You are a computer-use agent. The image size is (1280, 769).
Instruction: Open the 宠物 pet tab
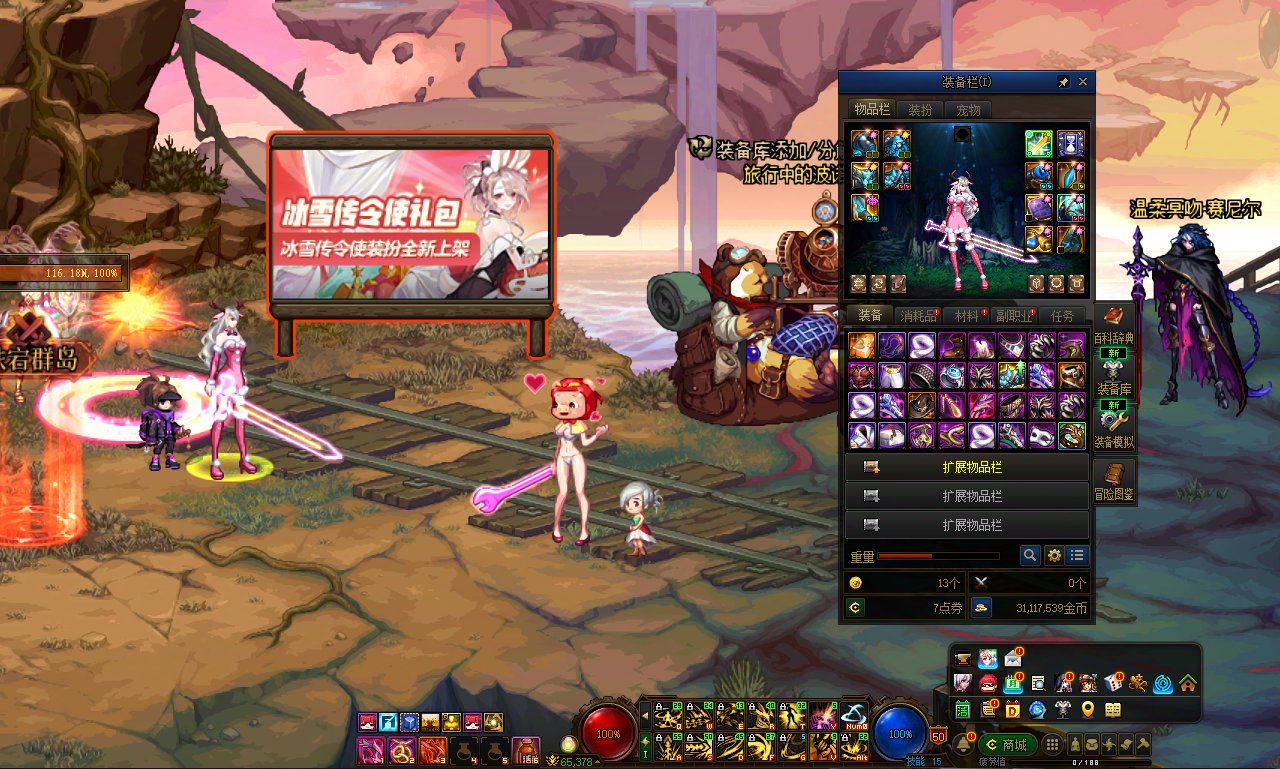tap(967, 110)
